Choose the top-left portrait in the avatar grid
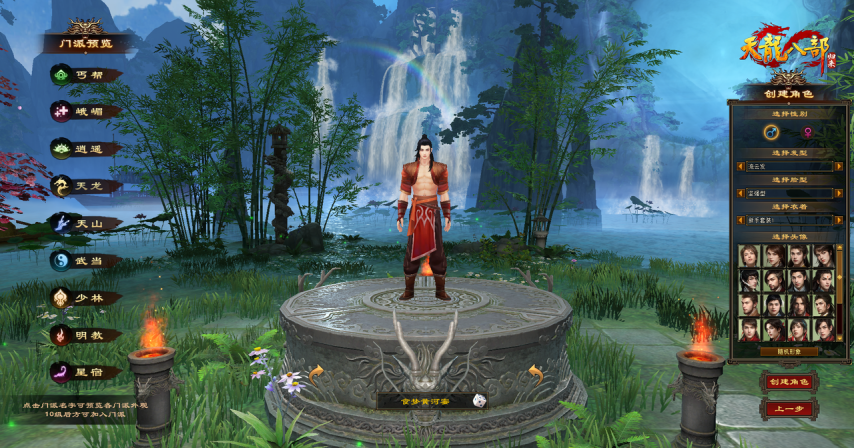Screen dimensions: 854x448 coord(750,255)
